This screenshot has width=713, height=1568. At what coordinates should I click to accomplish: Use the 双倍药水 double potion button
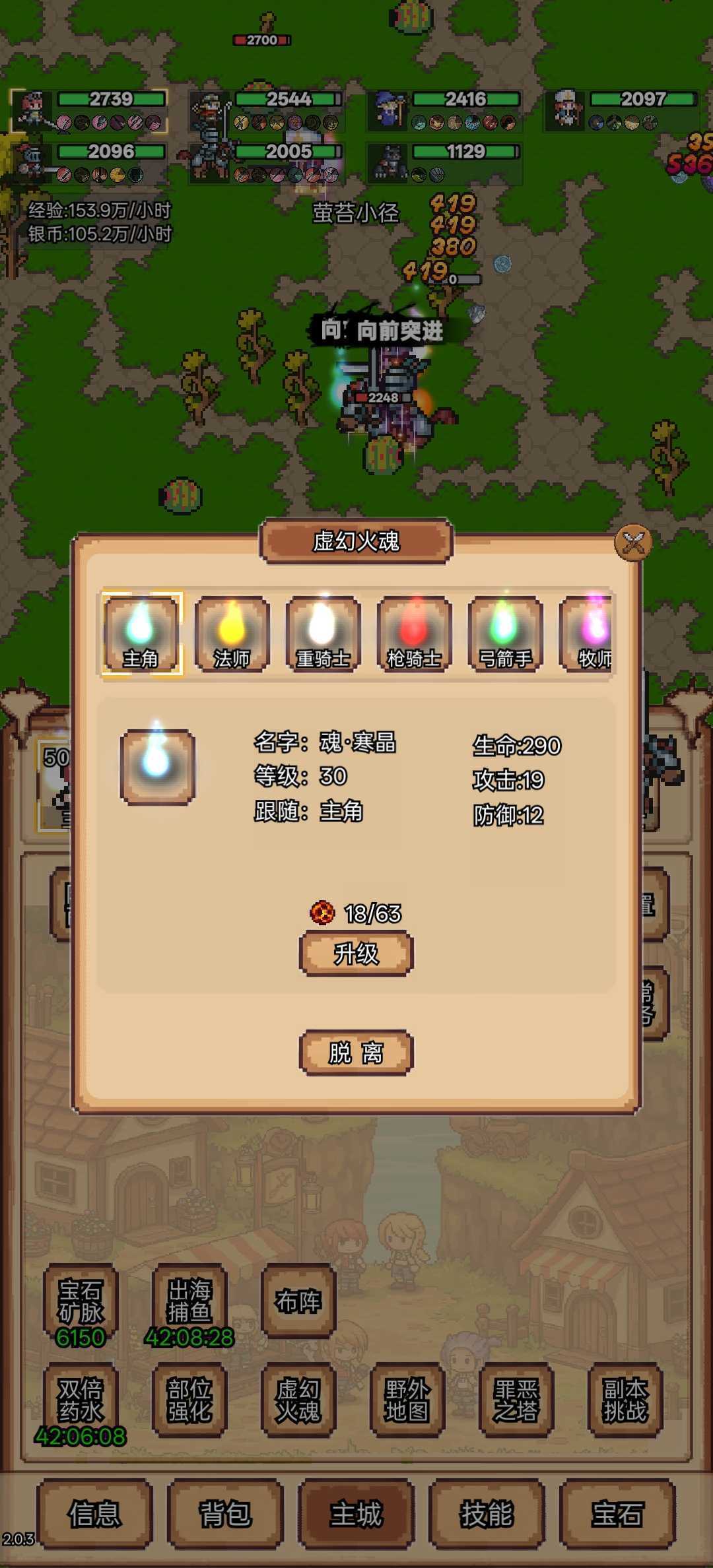[x=81, y=1400]
